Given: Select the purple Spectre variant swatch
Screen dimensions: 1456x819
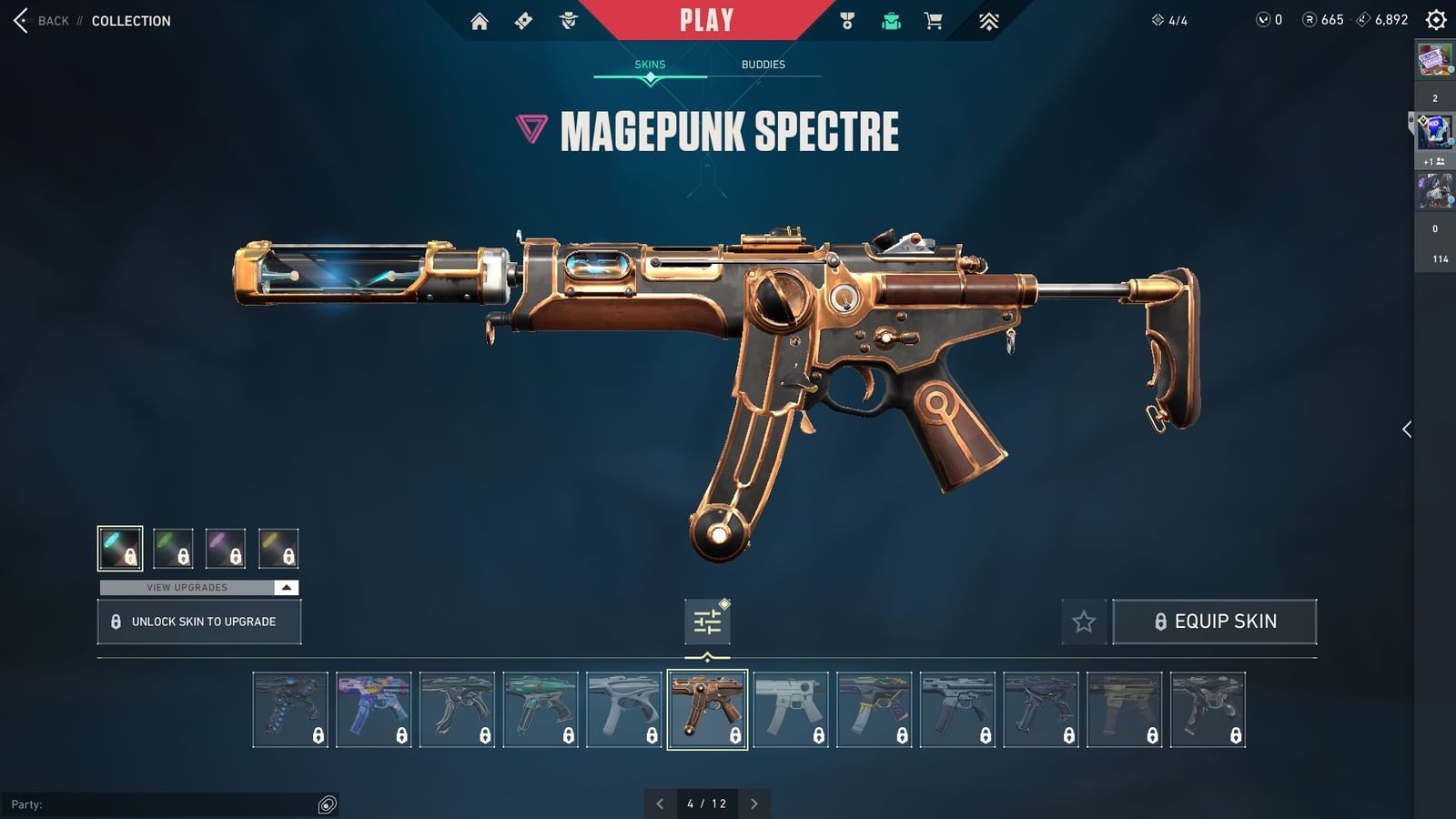Looking at the screenshot, I should [x=227, y=548].
